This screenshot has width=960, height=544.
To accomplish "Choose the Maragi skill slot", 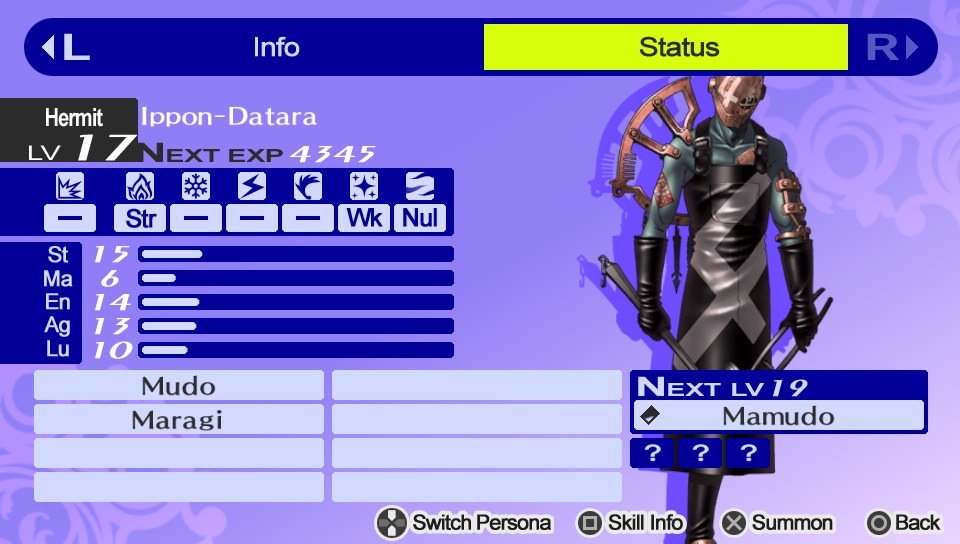I will tap(179, 419).
